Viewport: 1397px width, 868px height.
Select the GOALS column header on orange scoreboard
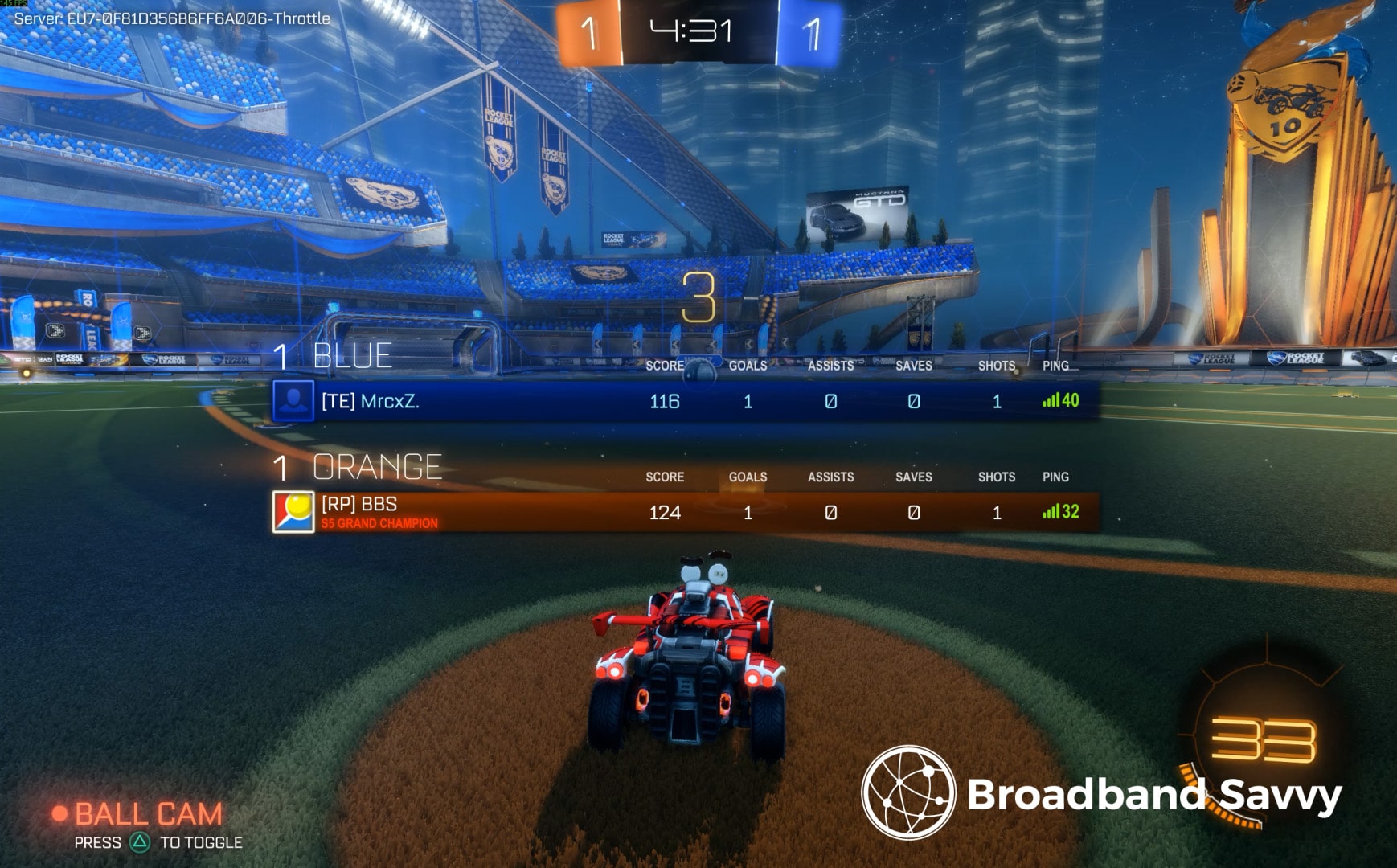(747, 477)
